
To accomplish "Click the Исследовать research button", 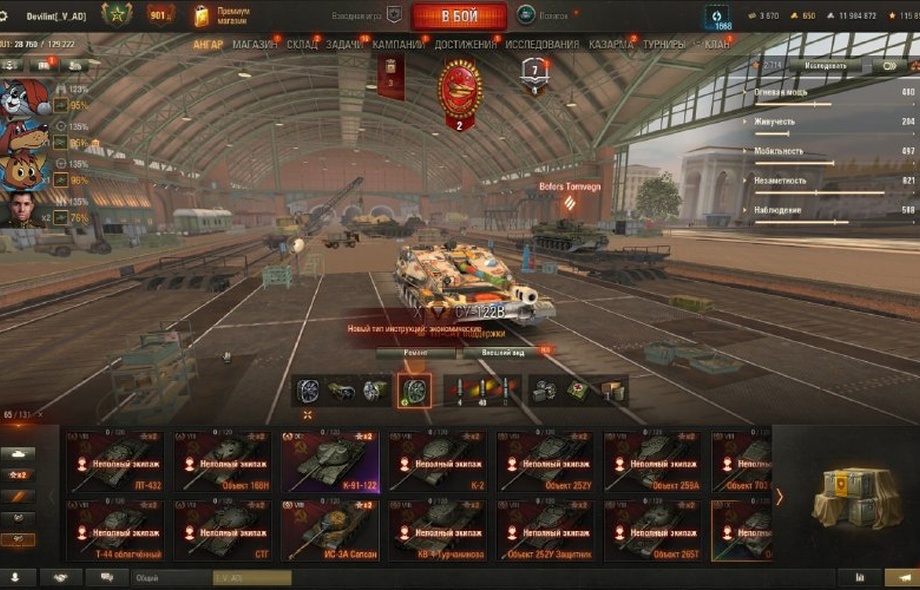I will pyautogui.click(x=818, y=66).
